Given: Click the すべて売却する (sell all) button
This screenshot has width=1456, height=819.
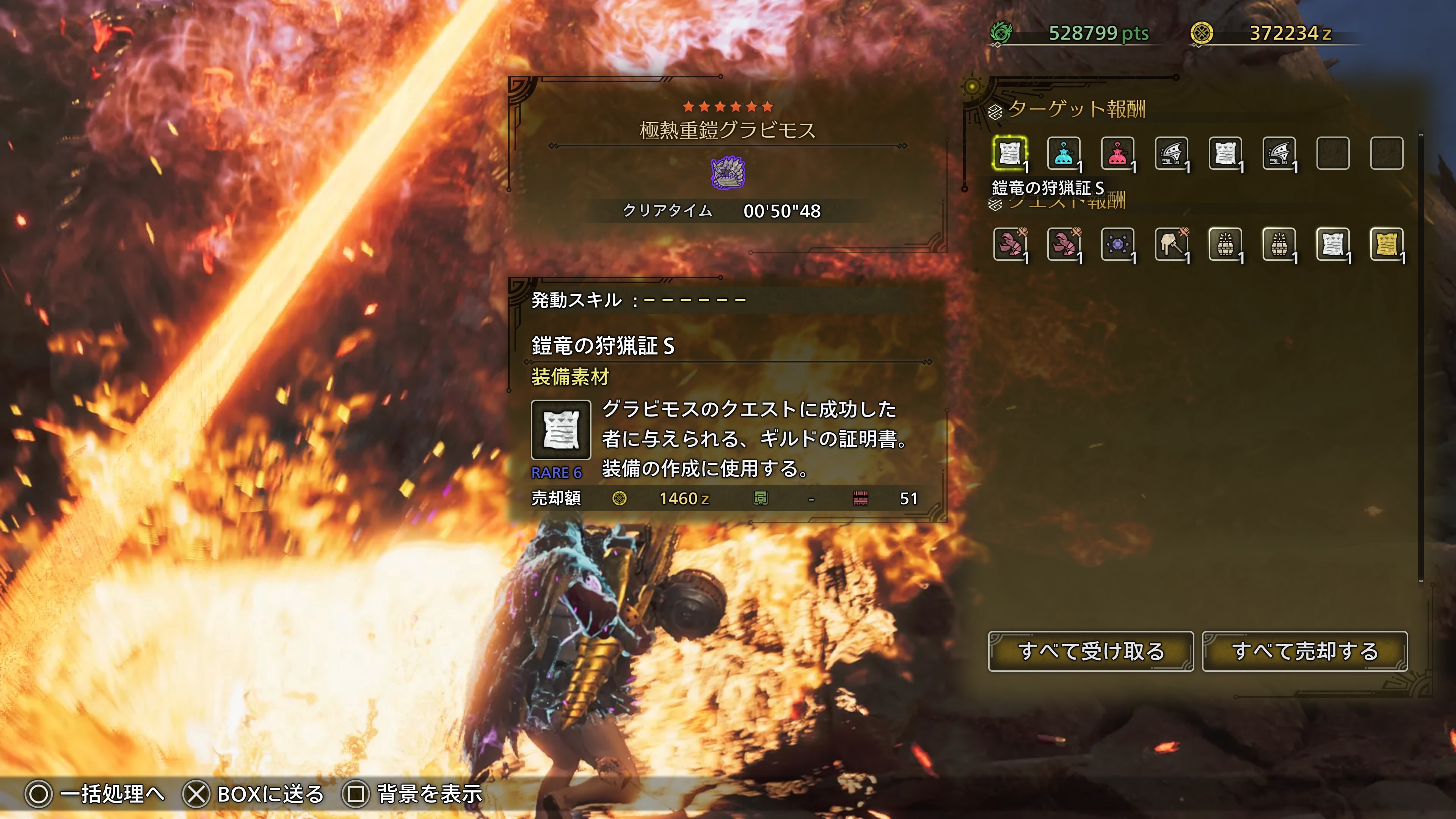Looking at the screenshot, I should click(x=1304, y=651).
